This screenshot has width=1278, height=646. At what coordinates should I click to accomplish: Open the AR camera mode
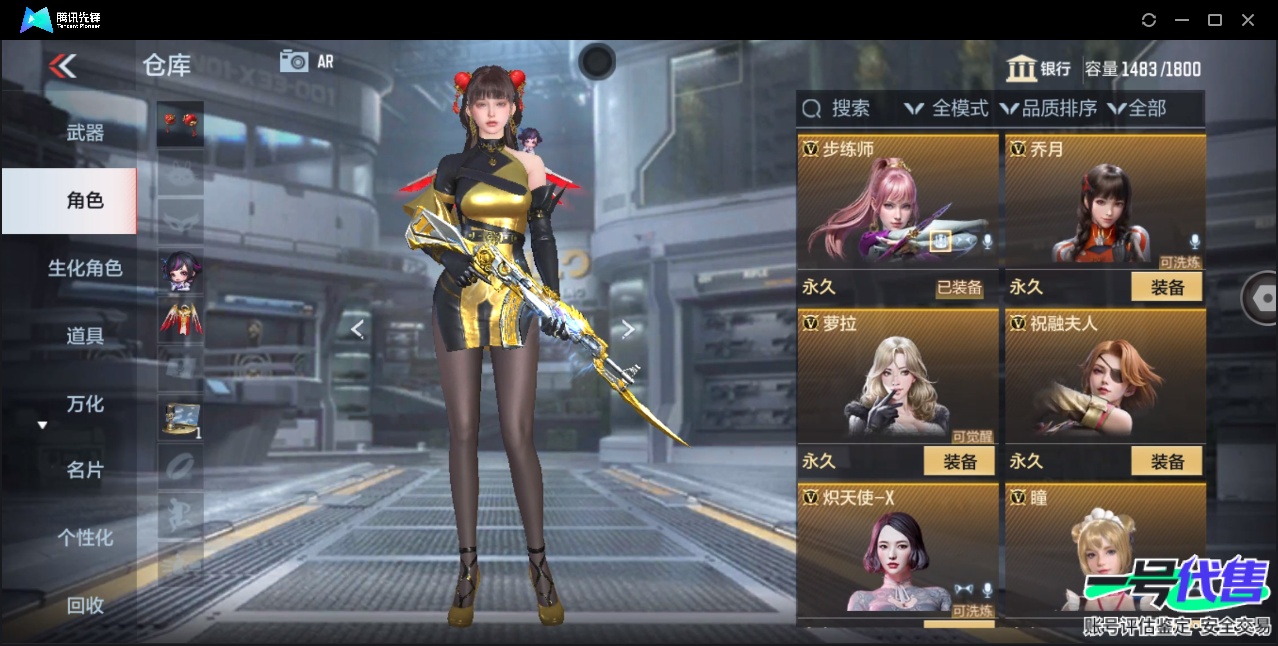click(x=307, y=61)
